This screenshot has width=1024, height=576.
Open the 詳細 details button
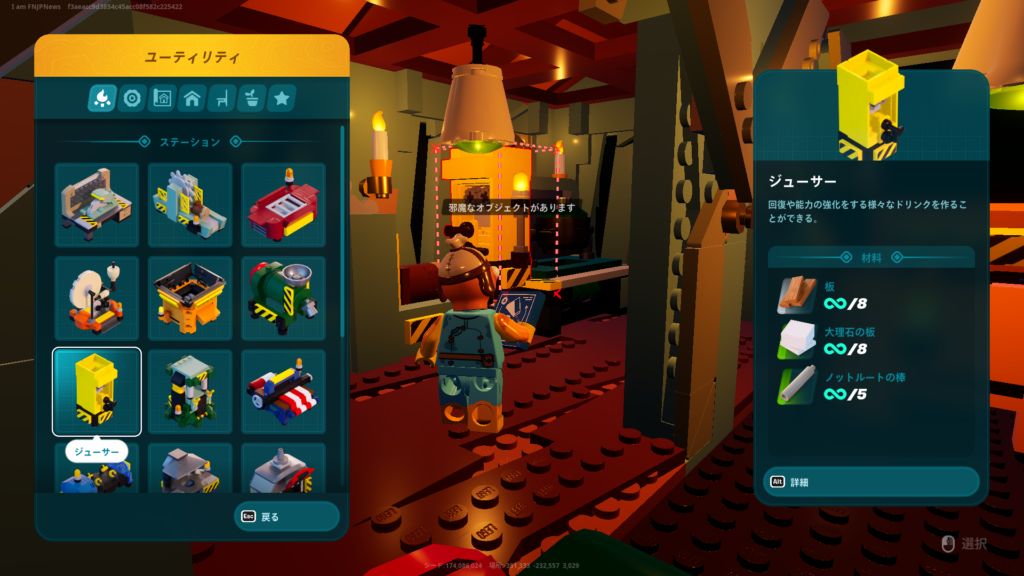click(x=870, y=482)
